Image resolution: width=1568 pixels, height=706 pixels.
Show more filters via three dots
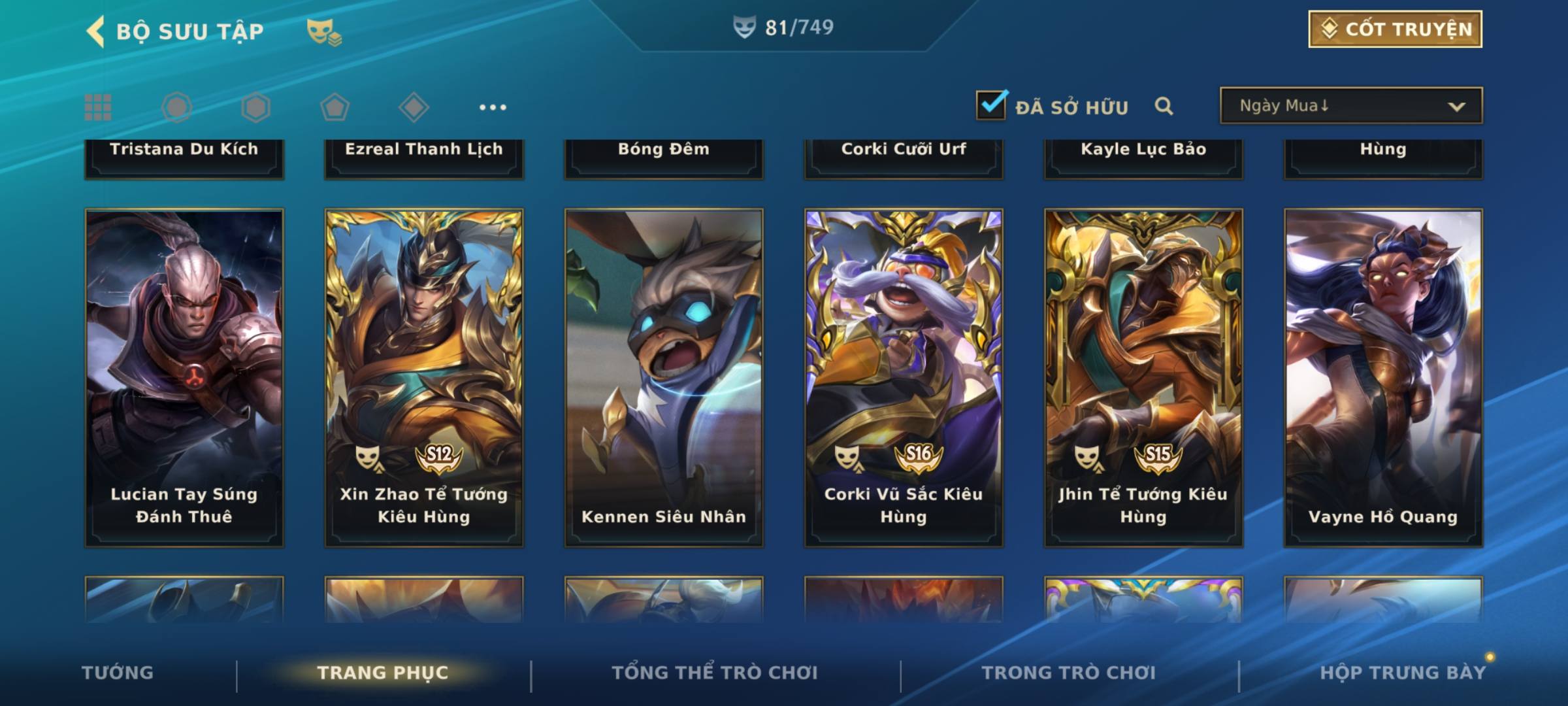pyautogui.click(x=493, y=107)
